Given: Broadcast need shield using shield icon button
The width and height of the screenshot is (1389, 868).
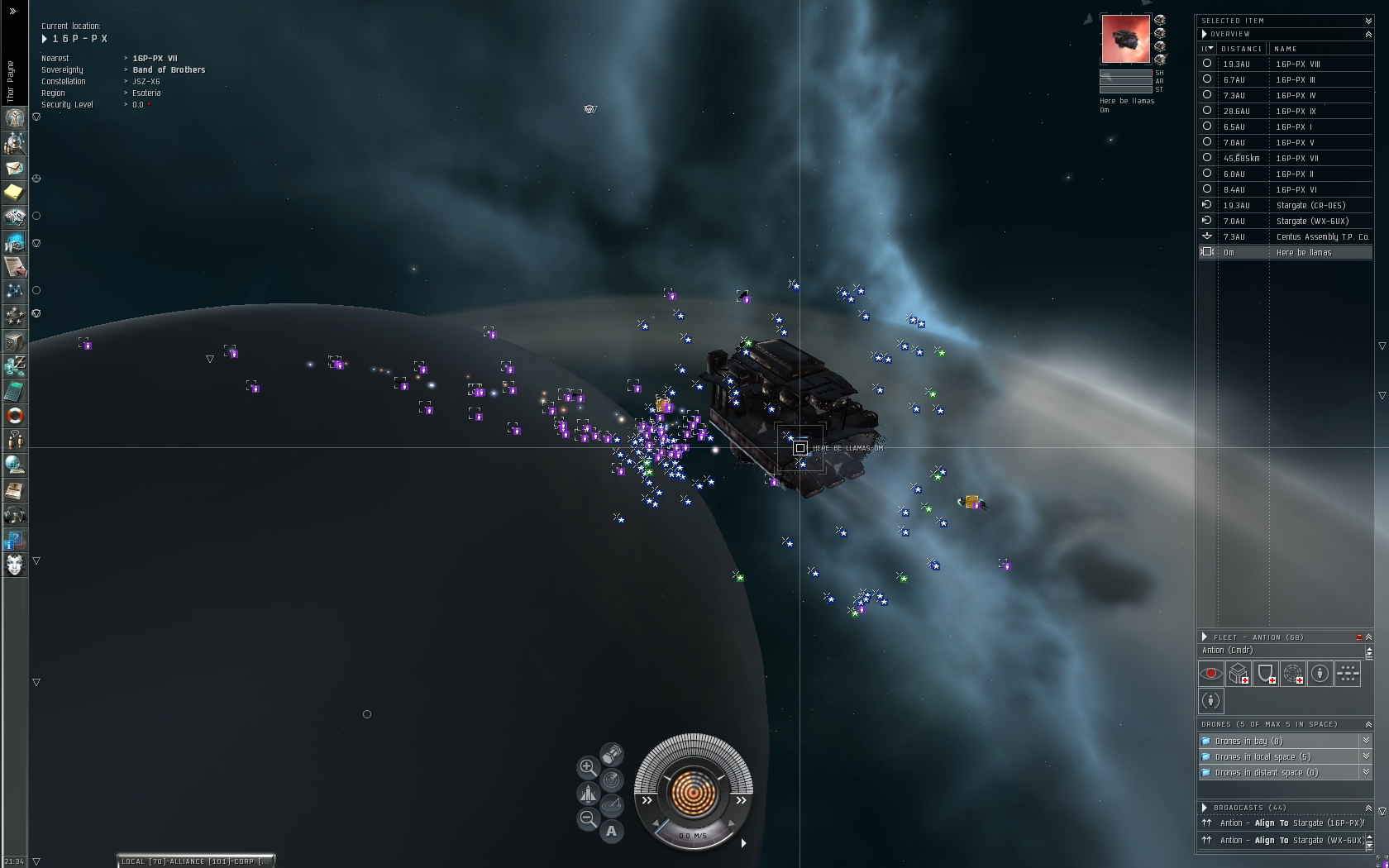Looking at the screenshot, I should pyautogui.click(x=1266, y=674).
